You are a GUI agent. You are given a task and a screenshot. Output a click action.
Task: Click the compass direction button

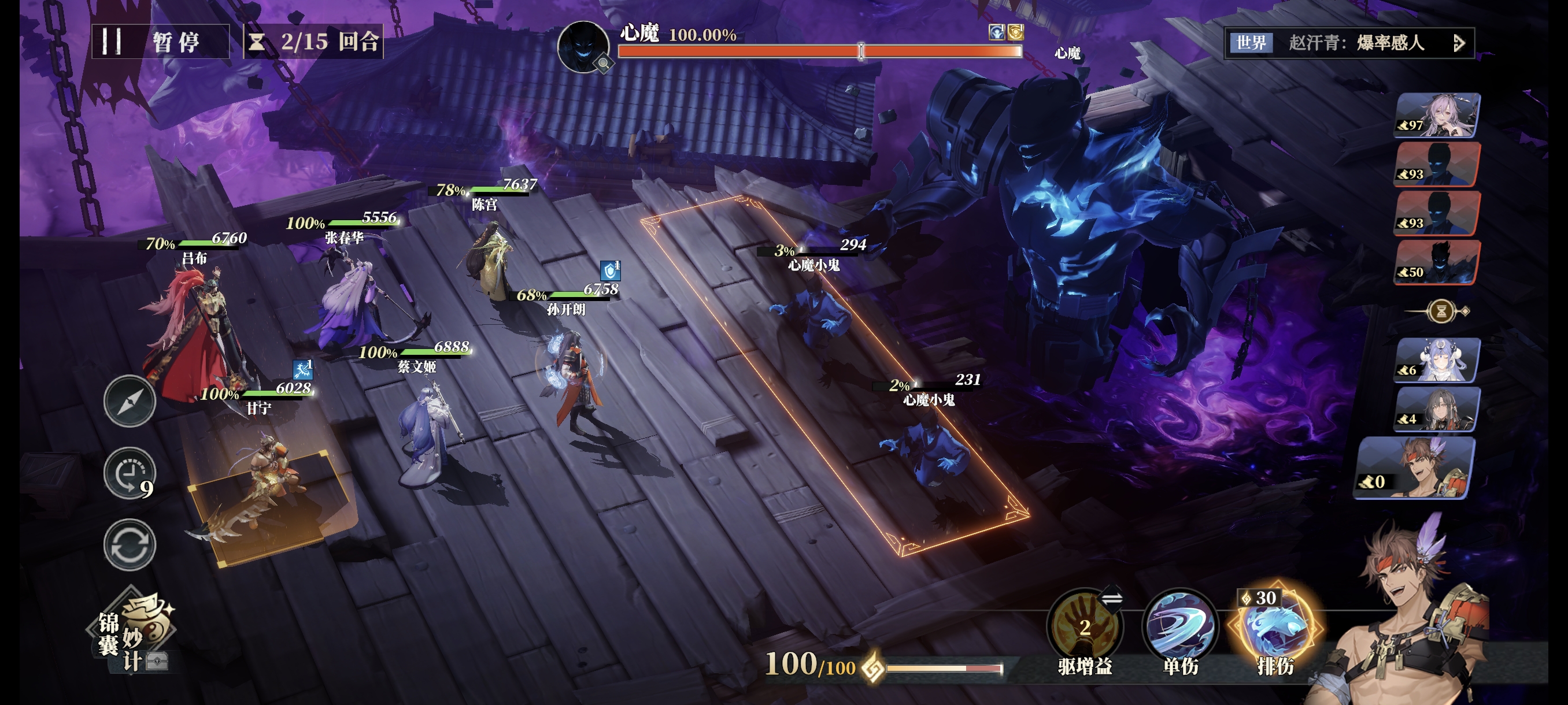(129, 402)
